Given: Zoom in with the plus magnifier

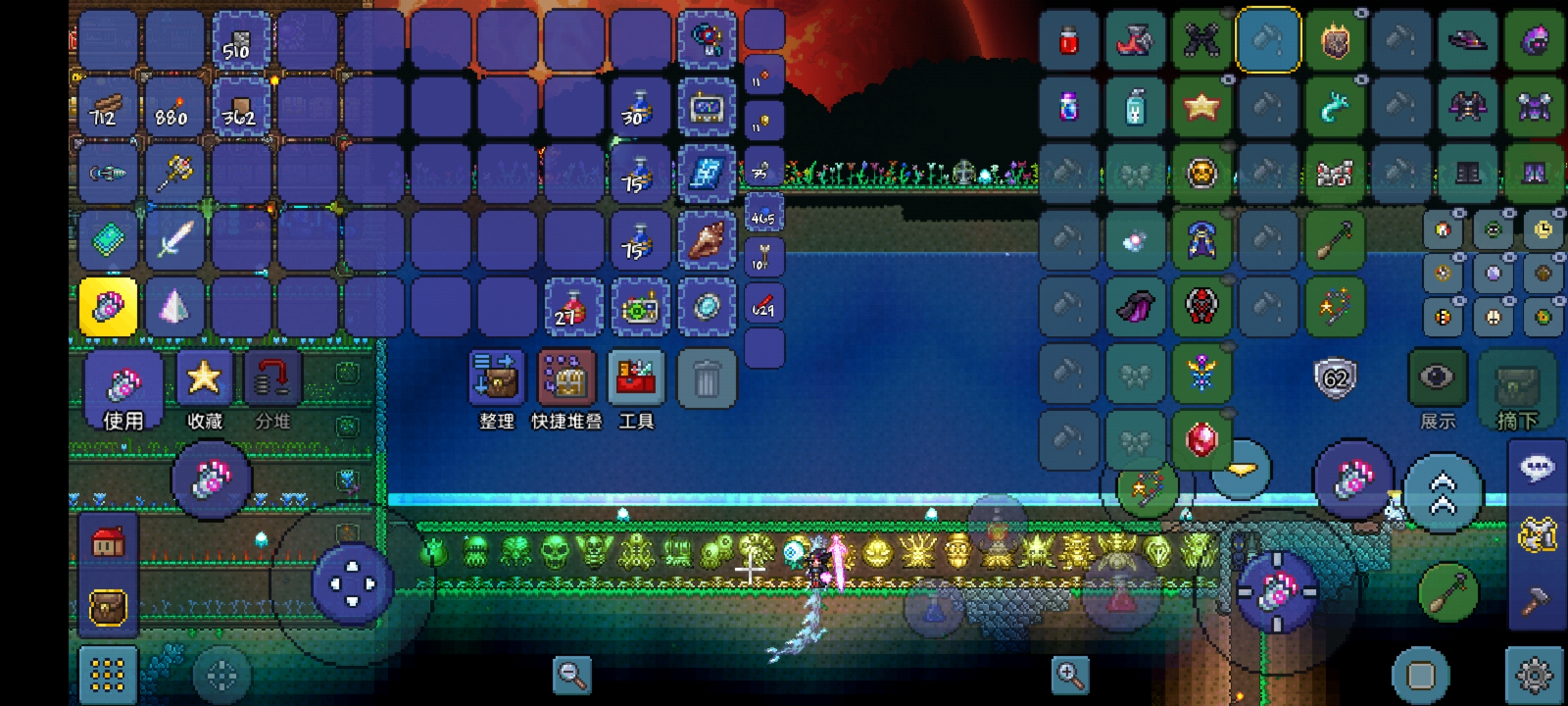Looking at the screenshot, I should [x=1070, y=675].
